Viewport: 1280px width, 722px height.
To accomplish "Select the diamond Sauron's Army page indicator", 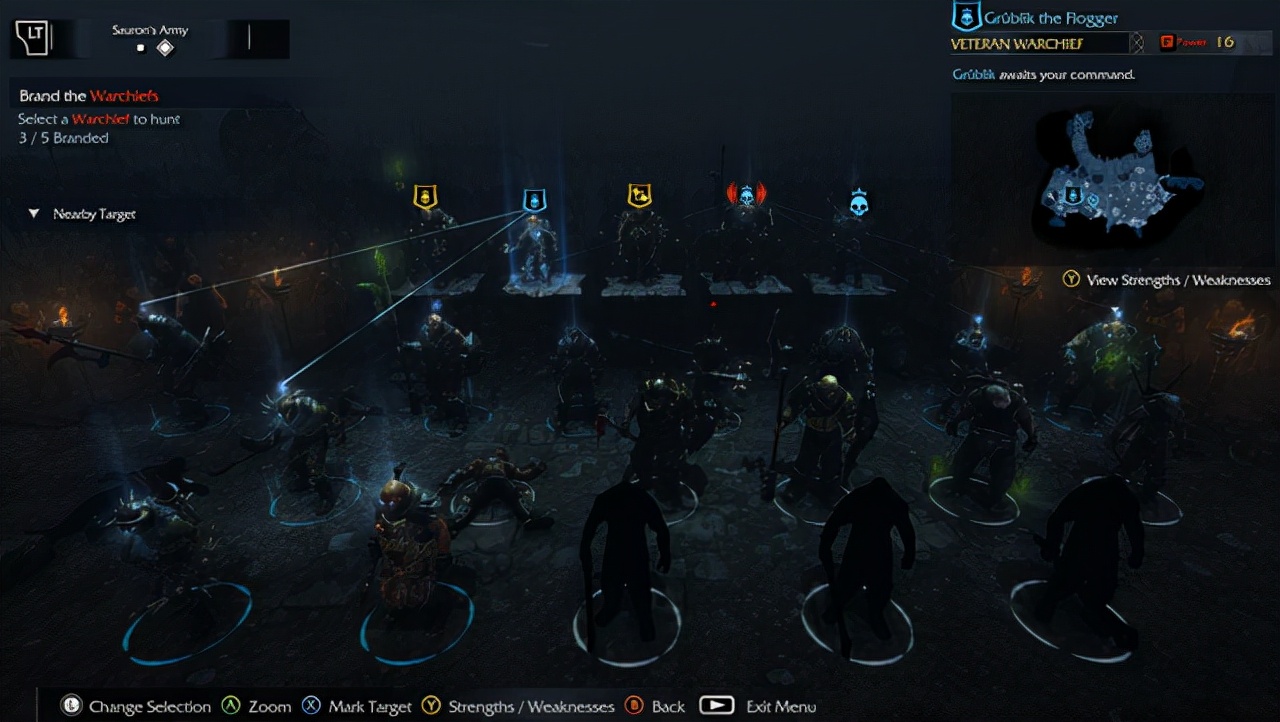I will tap(165, 47).
